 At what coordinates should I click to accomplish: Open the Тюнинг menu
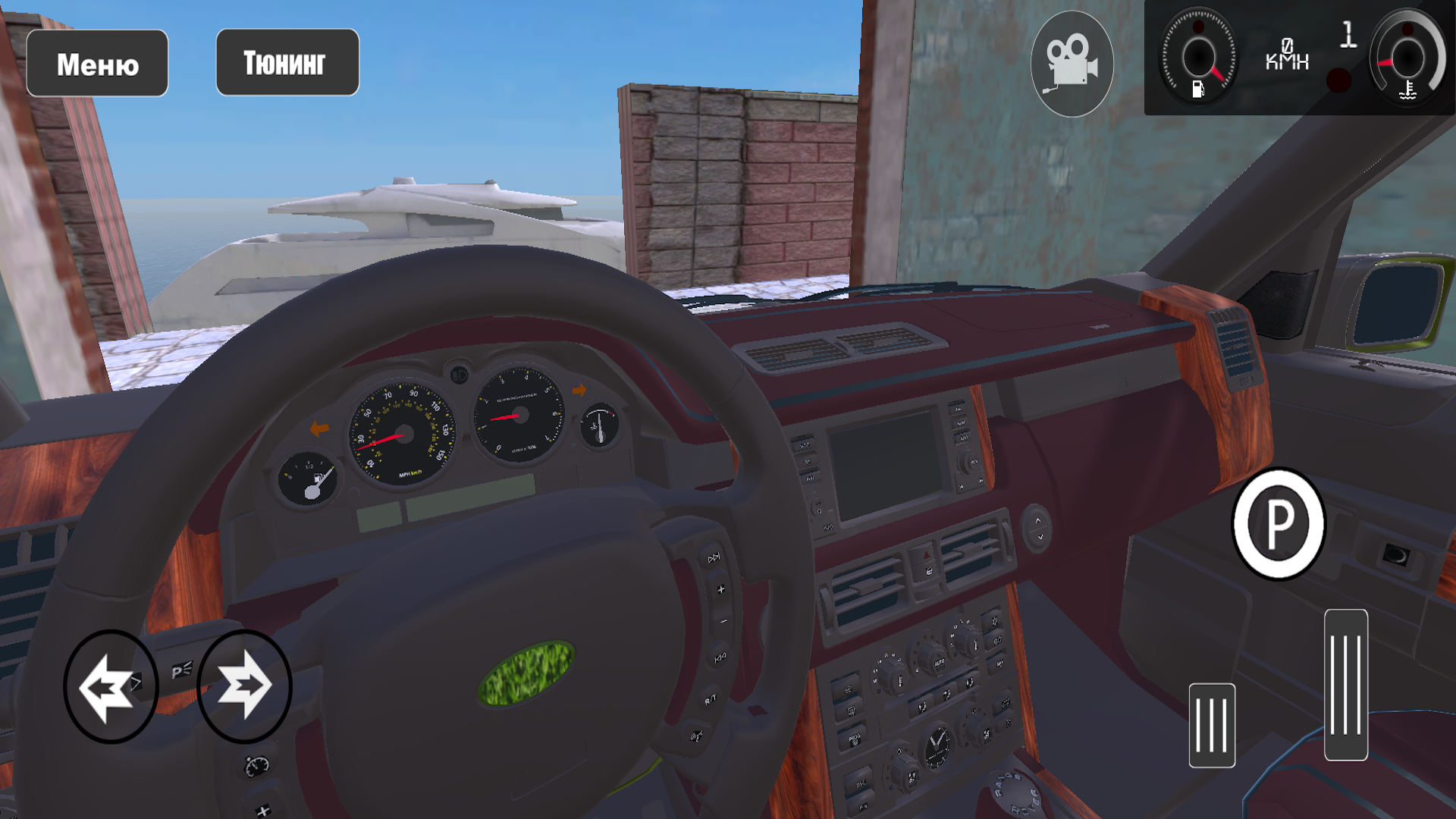point(287,62)
